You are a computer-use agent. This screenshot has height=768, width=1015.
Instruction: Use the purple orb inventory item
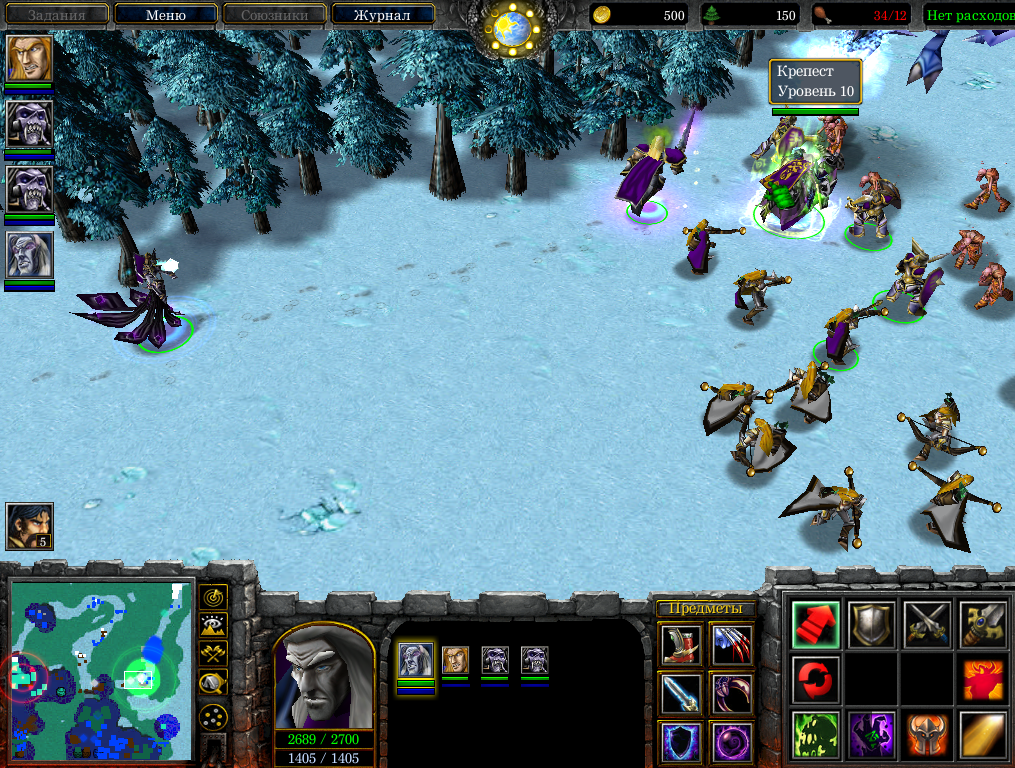(x=732, y=743)
